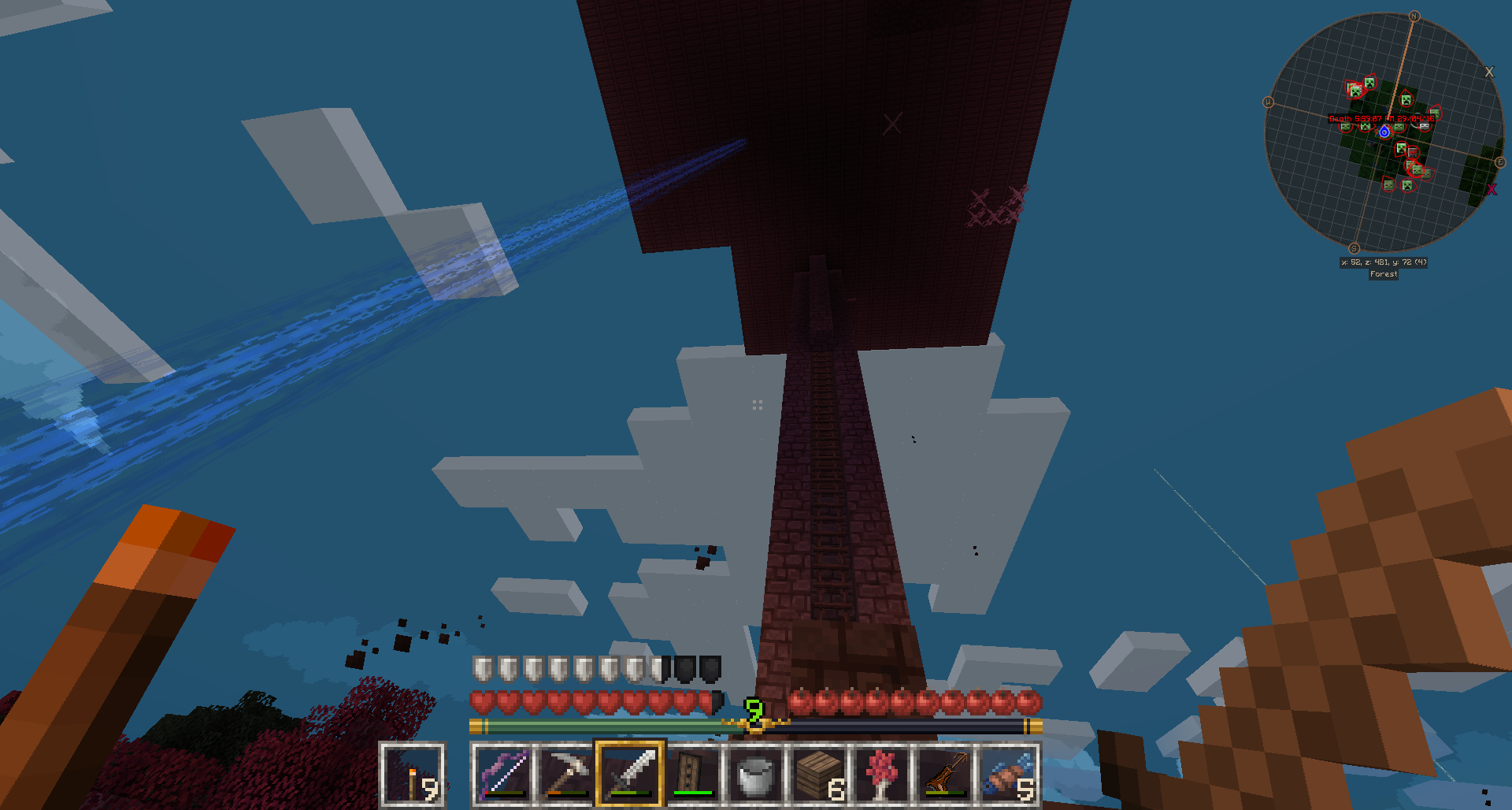Choose the red fungus hotbar slot
The width and height of the screenshot is (1512, 810).
coord(882,774)
